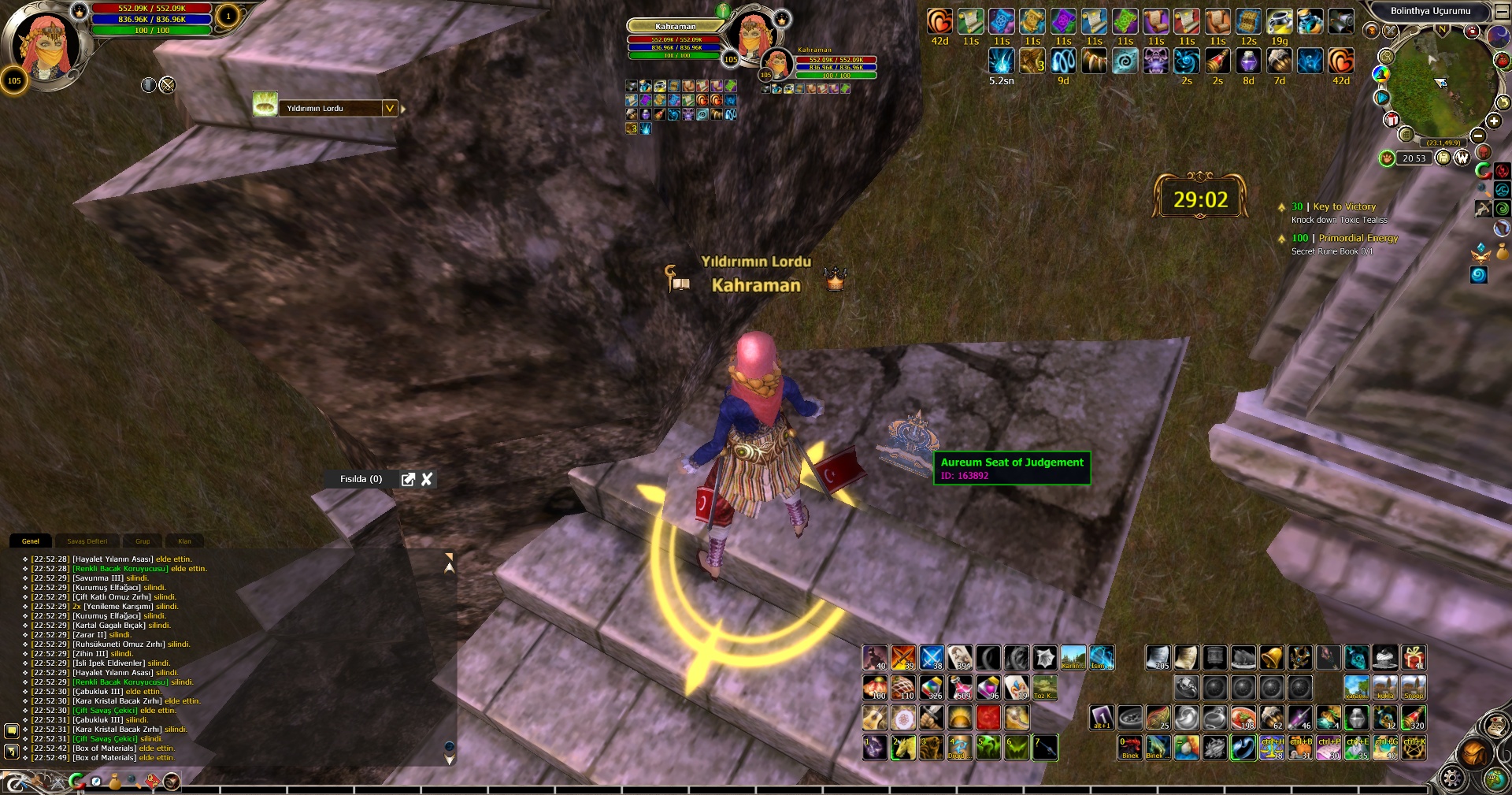Select the Primordial Energy quest tracker entry
This screenshot has height=795, width=1512.
click(1358, 238)
